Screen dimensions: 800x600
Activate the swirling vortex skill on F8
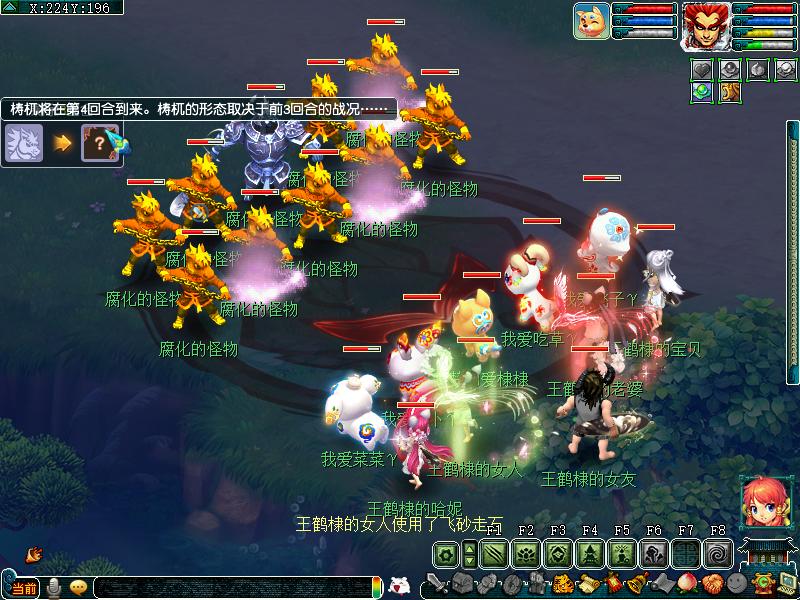(718, 554)
